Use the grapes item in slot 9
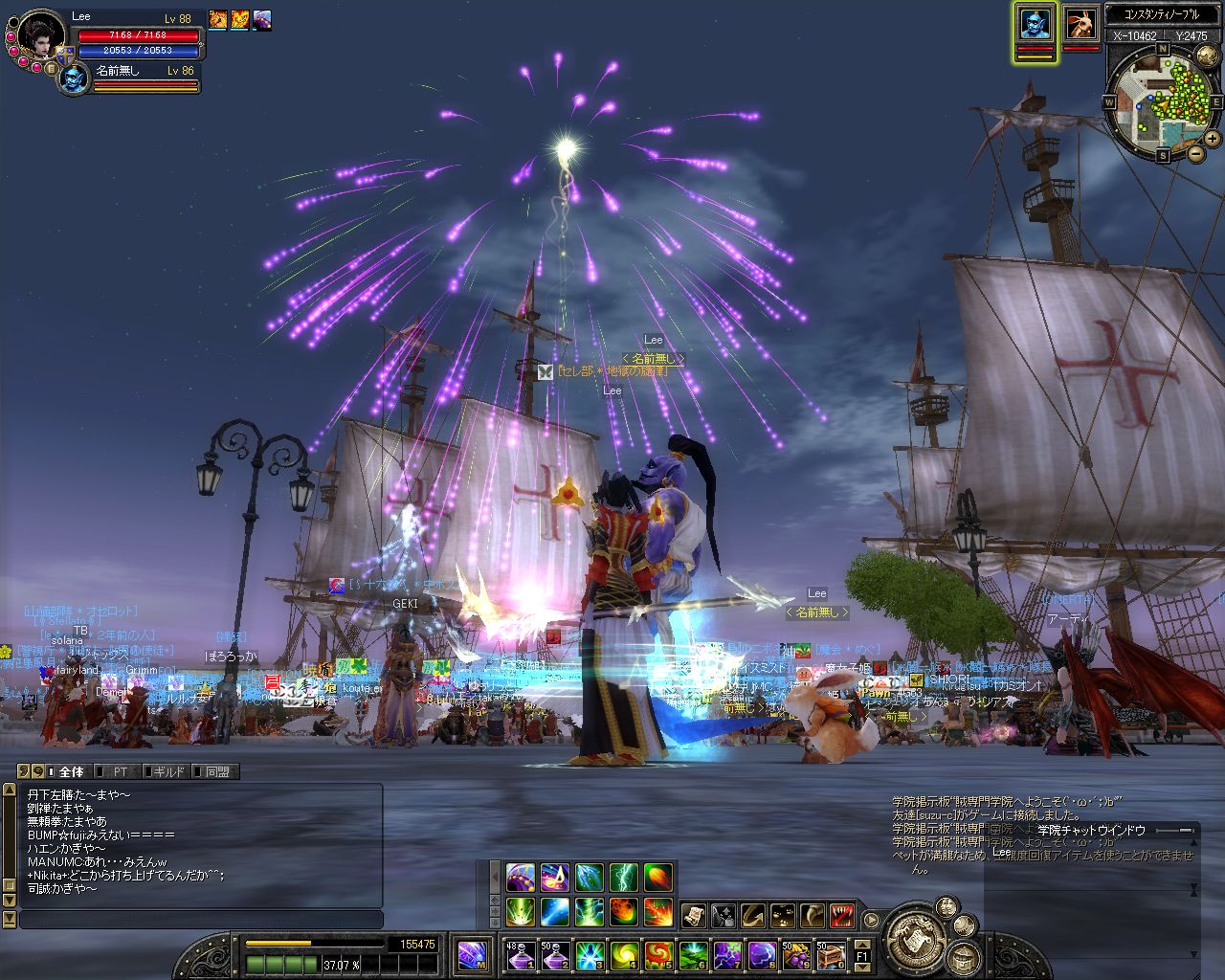Screen dimensions: 1225x980 coord(795,954)
